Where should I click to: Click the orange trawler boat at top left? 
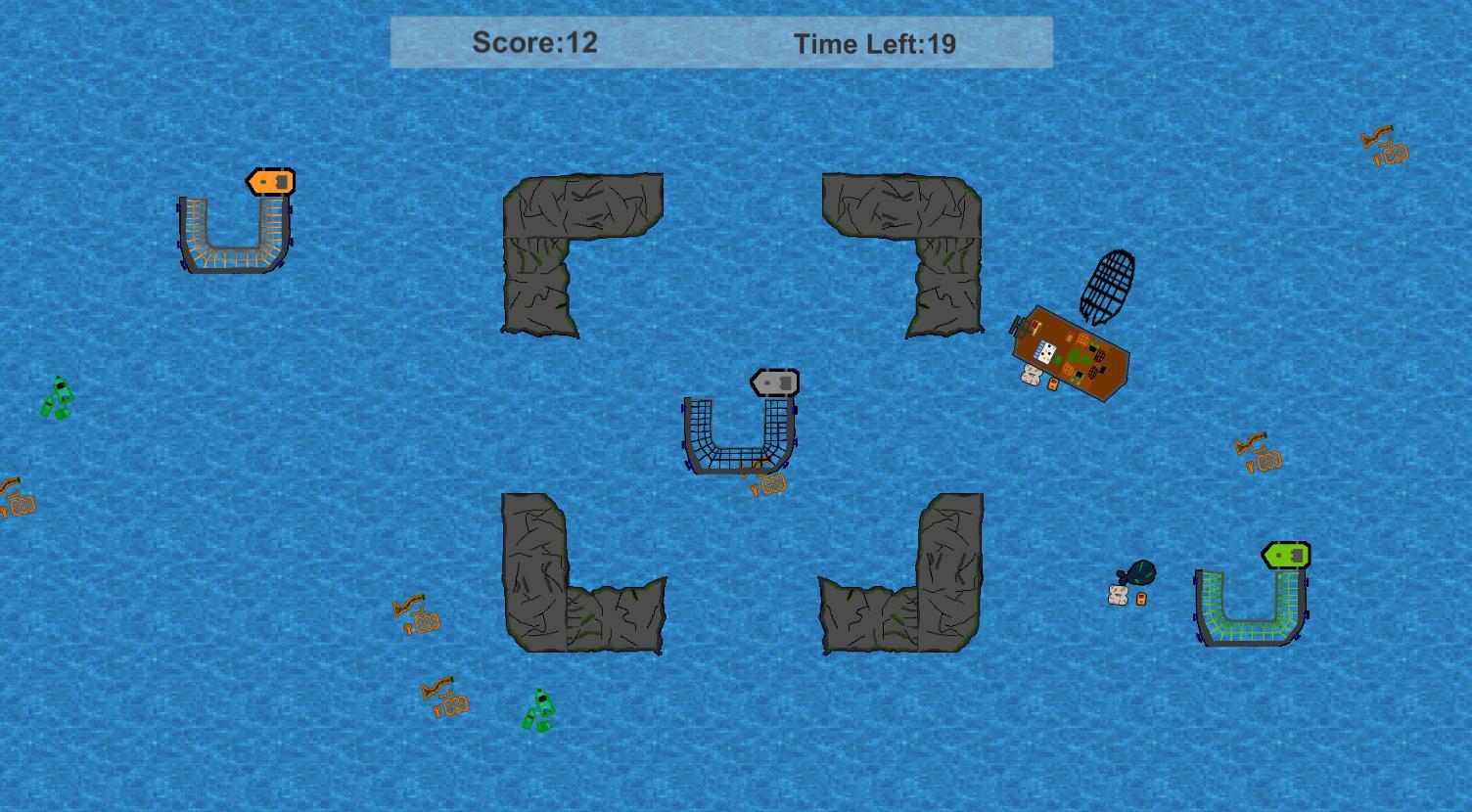pyautogui.click(x=269, y=182)
